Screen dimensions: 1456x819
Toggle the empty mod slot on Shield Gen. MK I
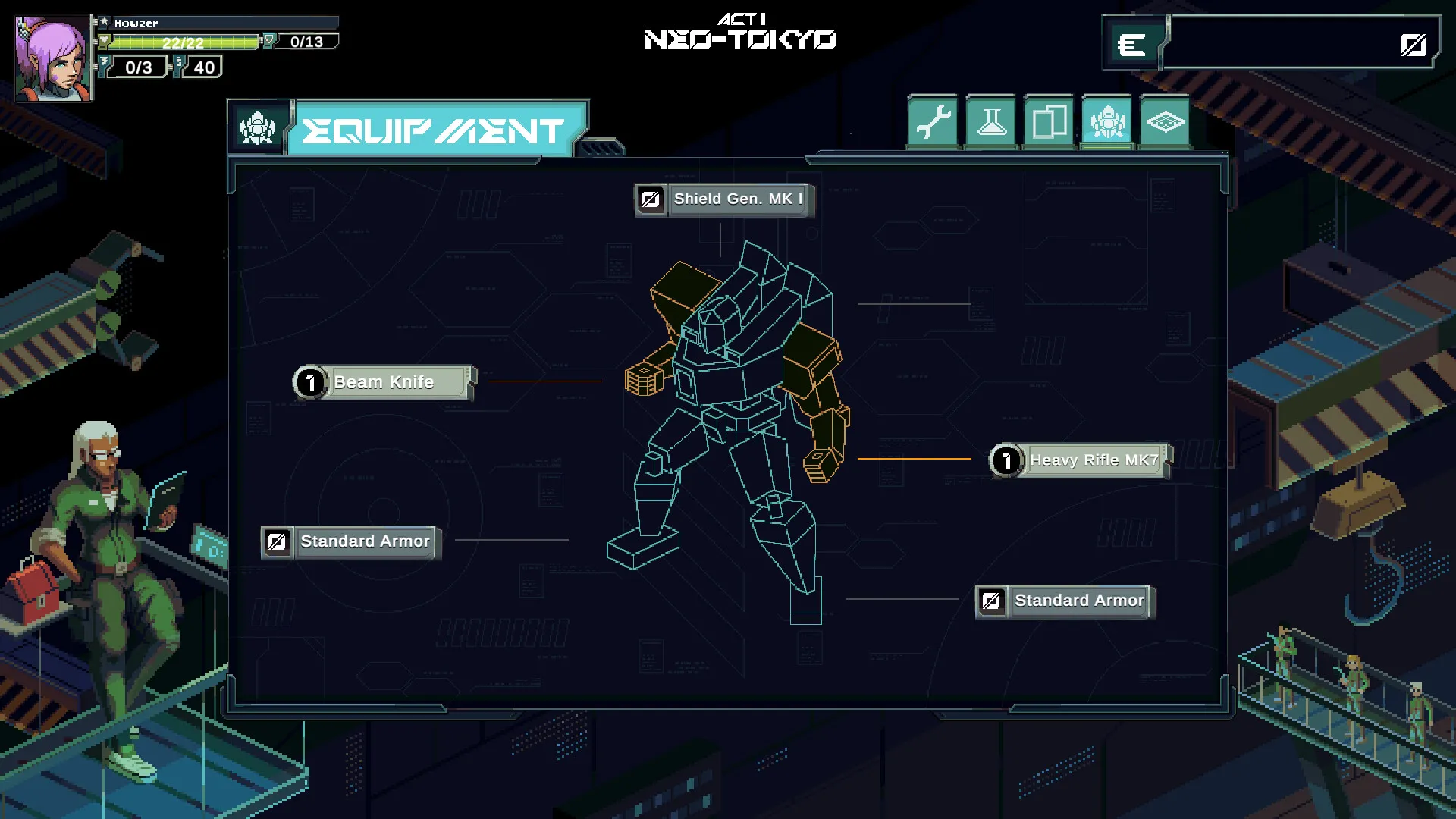point(651,200)
